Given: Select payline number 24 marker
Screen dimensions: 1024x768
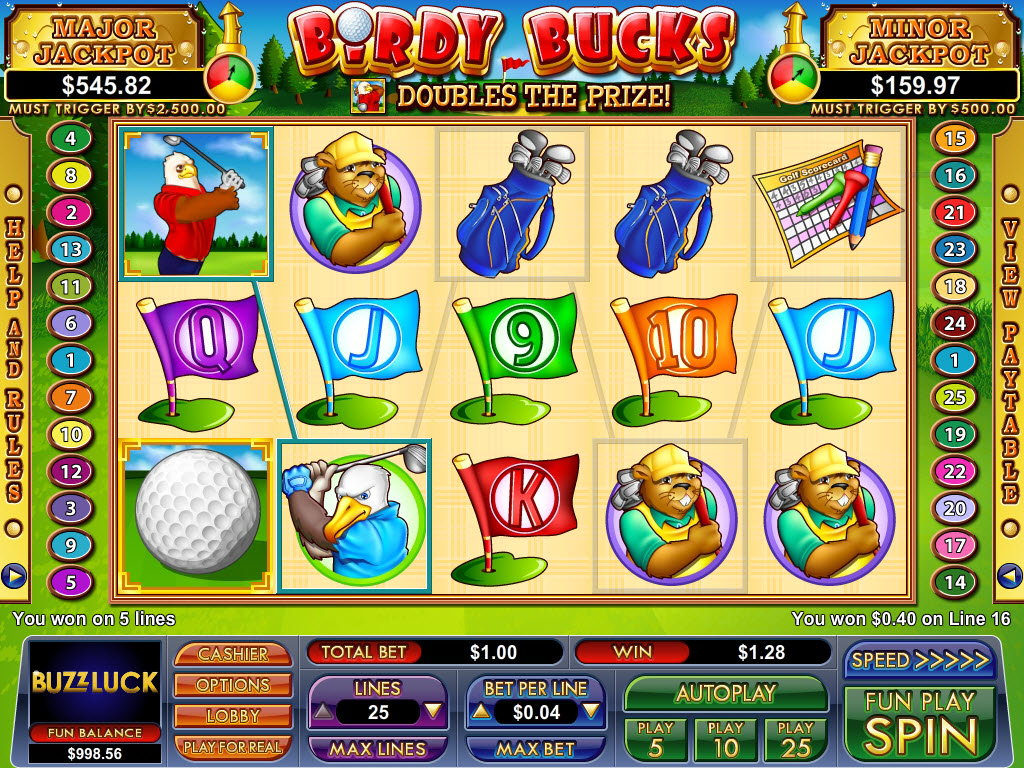Looking at the screenshot, I should [x=955, y=323].
